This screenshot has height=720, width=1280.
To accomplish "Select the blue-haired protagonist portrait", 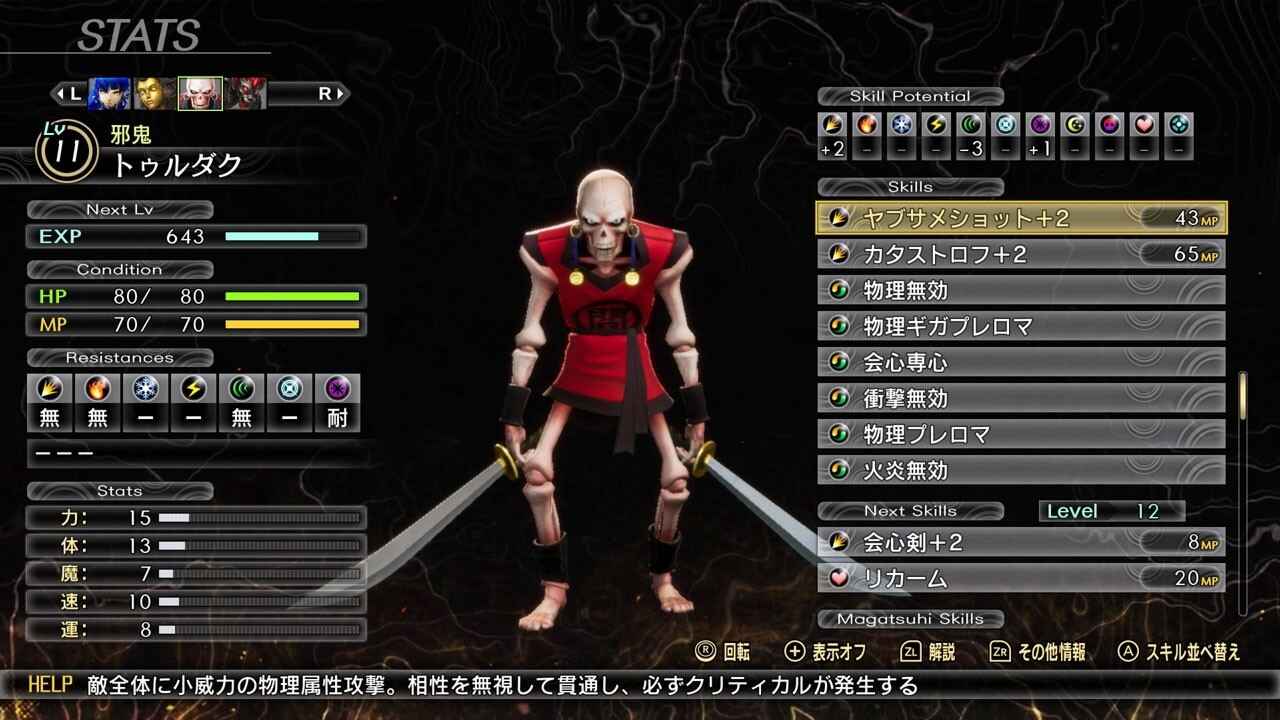I will tap(109, 94).
